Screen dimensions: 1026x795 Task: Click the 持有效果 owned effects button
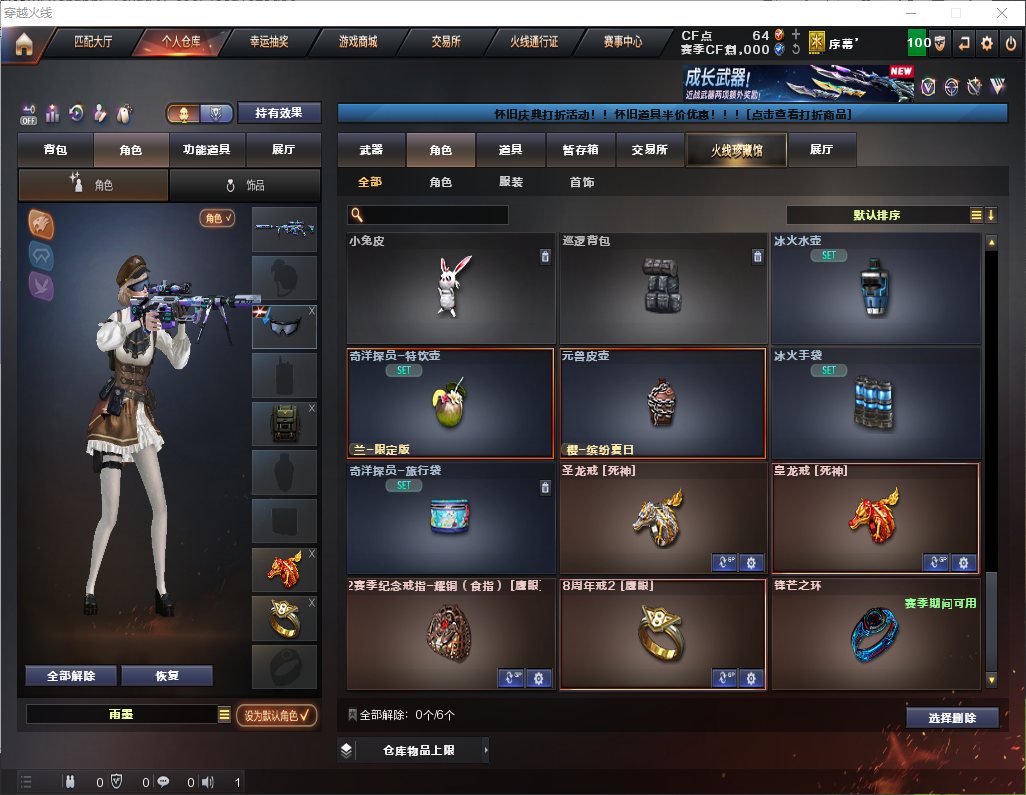[x=279, y=113]
